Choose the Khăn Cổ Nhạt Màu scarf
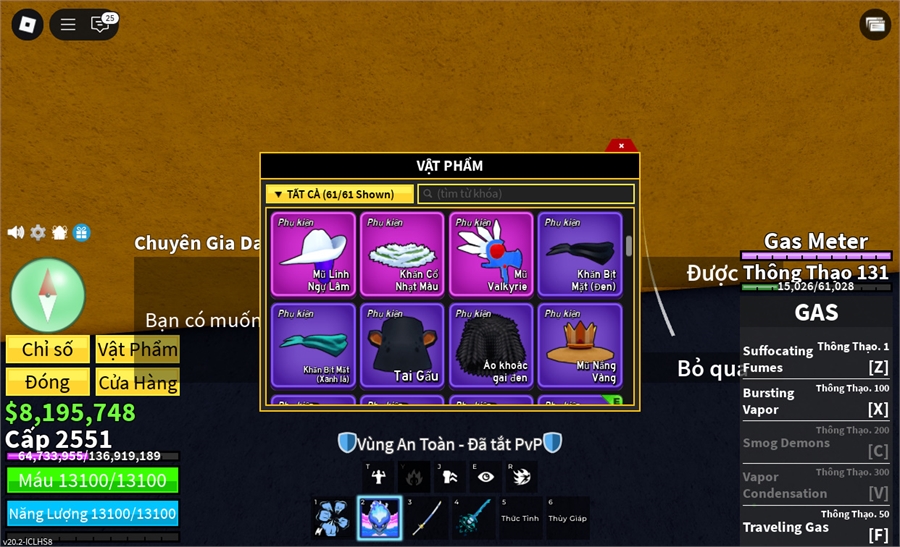 (403, 254)
